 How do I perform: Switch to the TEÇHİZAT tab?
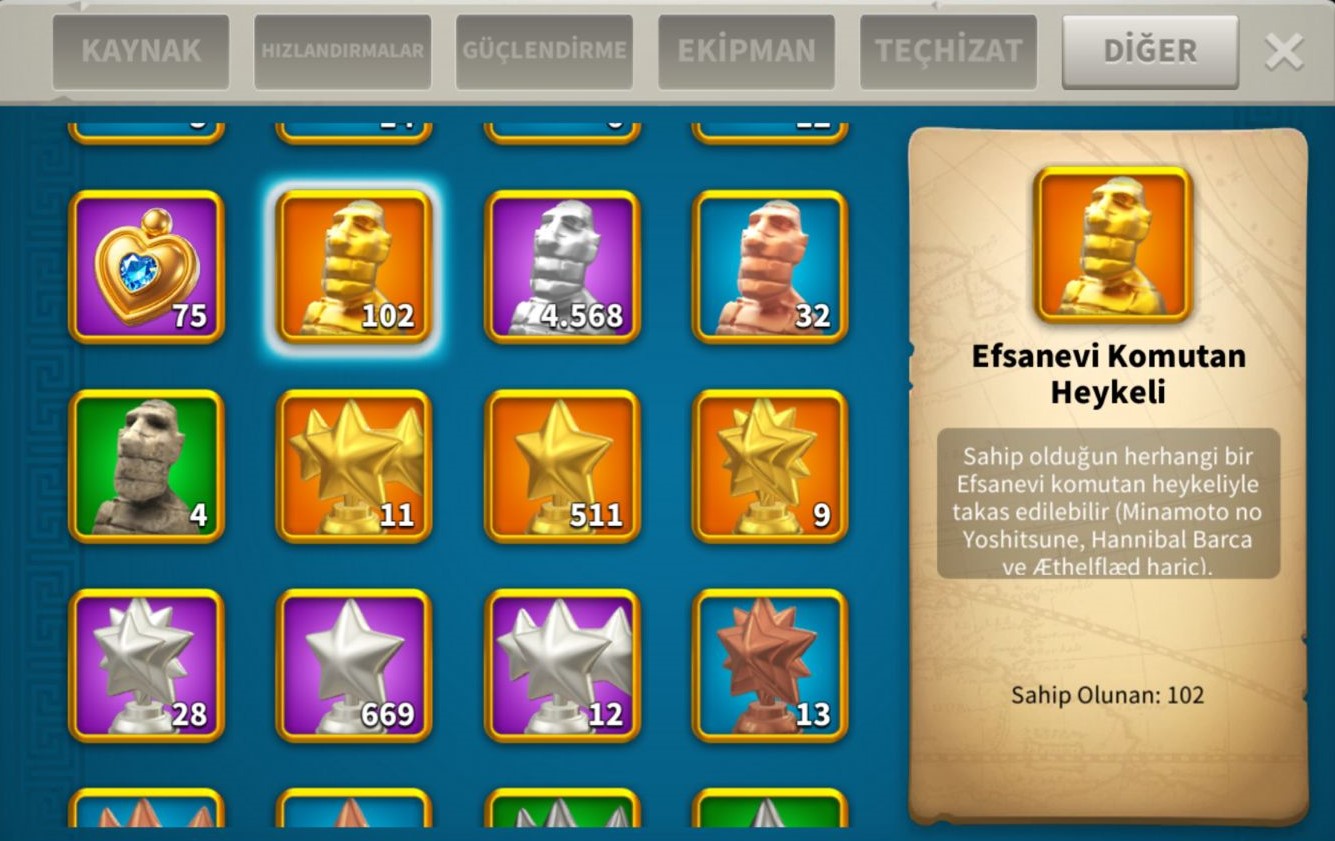point(948,51)
